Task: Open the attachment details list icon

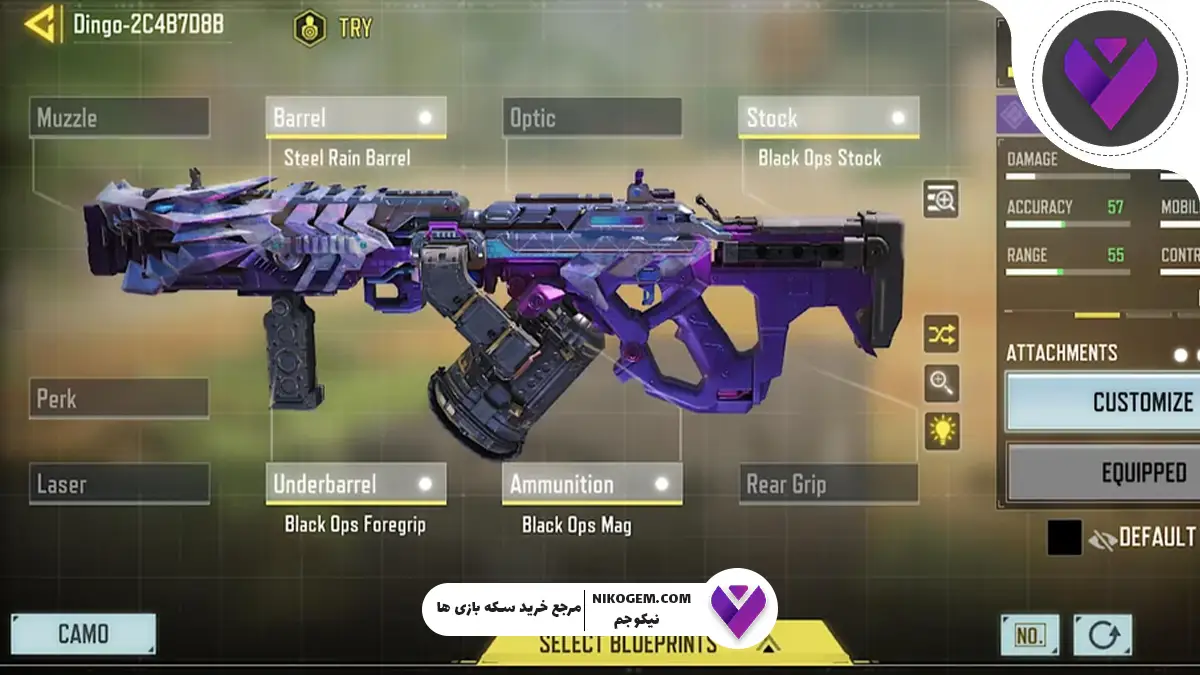Action: click(941, 200)
